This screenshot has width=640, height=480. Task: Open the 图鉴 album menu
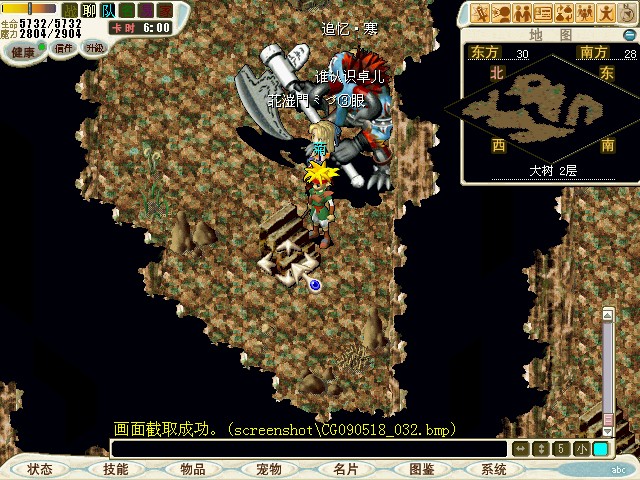coord(422,469)
